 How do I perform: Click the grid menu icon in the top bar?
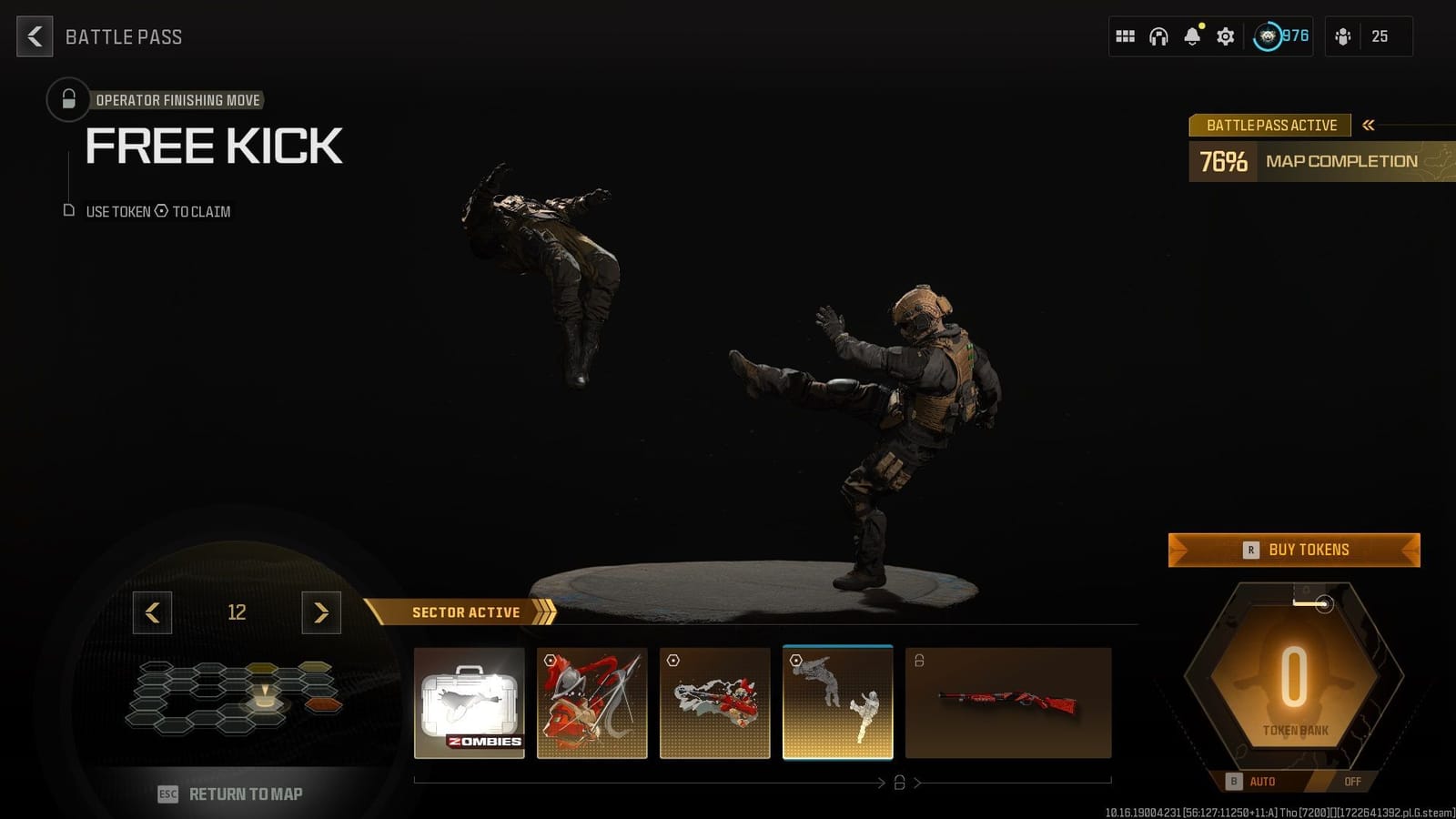point(1125,36)
